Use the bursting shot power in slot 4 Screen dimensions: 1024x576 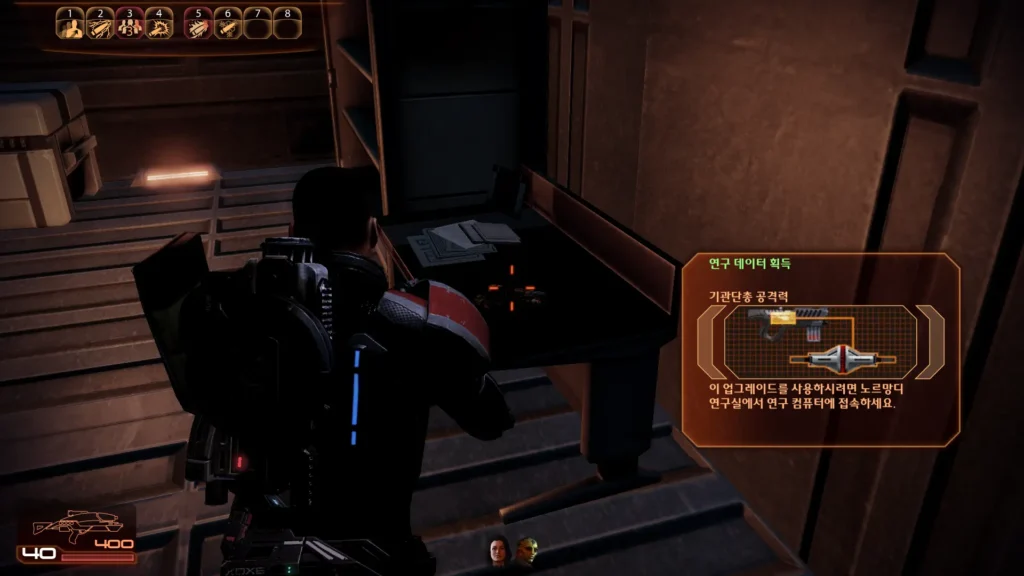coord(158,27)
